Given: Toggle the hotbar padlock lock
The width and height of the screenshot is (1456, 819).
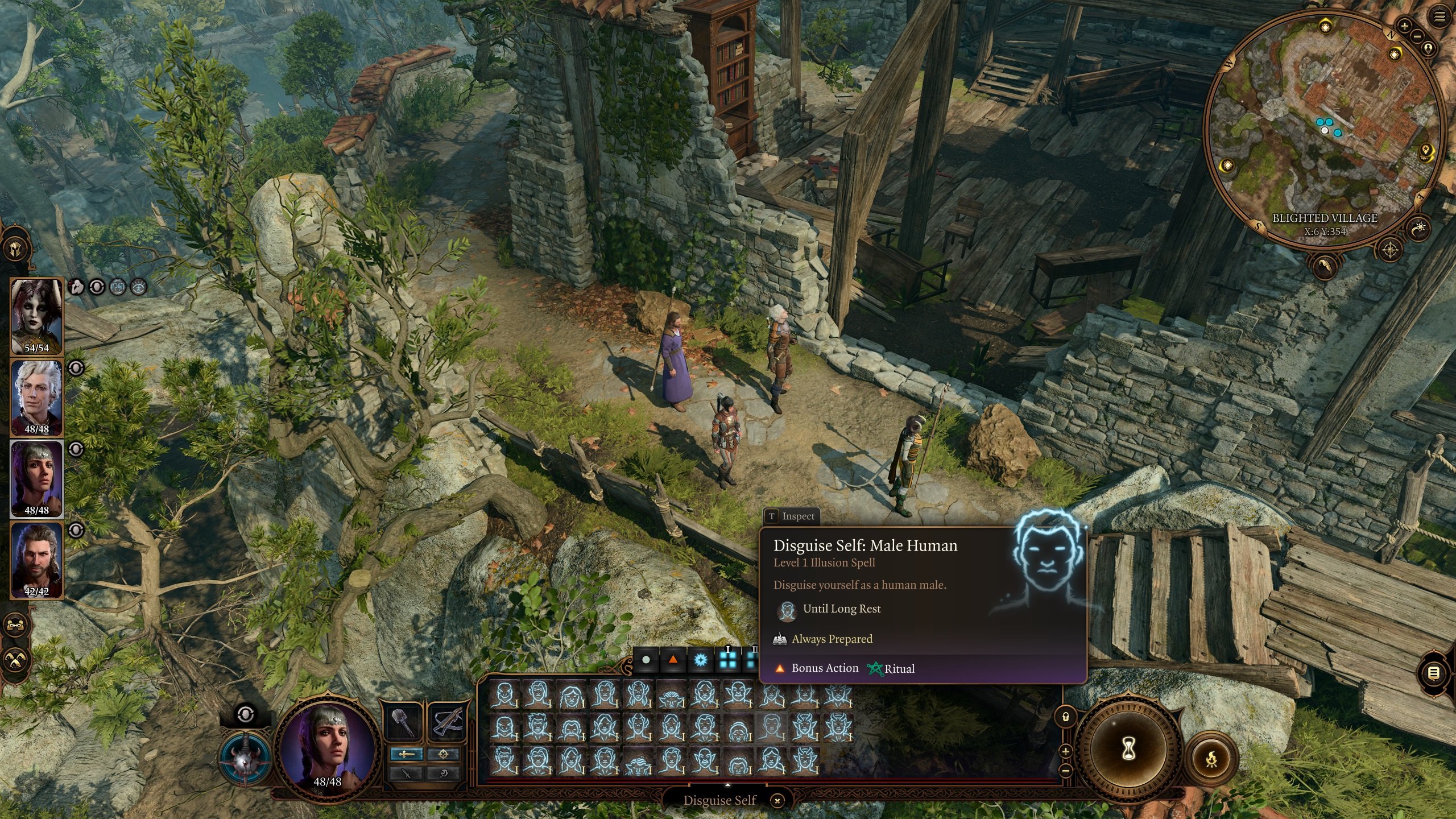Looking at the screenshot, I should pos(1066,717).
